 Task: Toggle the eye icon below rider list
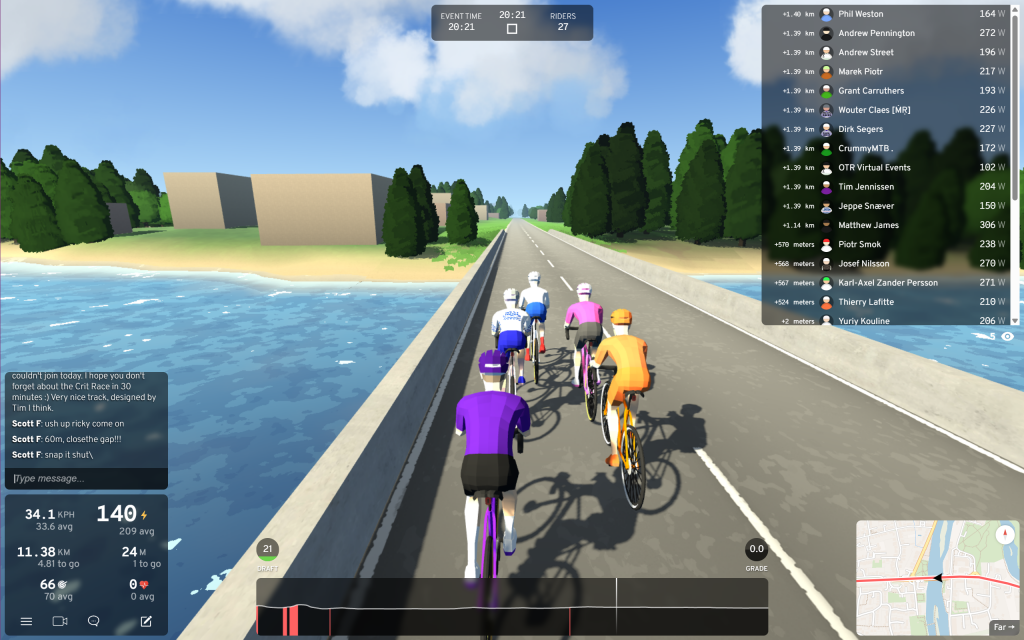pos(1008,337)
